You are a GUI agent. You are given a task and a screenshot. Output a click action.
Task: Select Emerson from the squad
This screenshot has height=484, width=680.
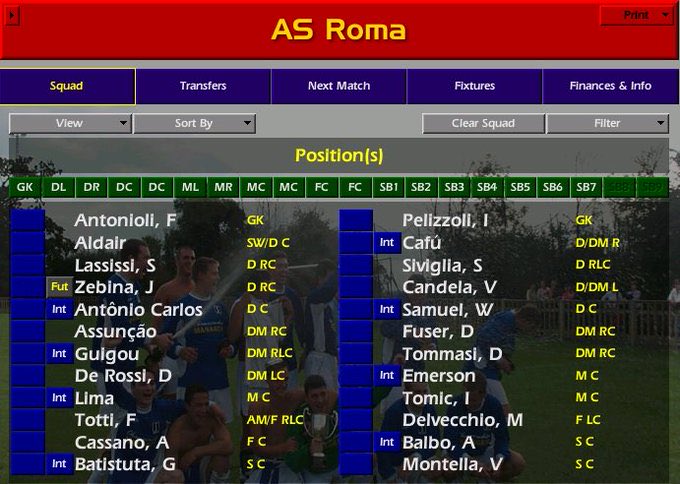pyautogui.click(x=438, y=376)
